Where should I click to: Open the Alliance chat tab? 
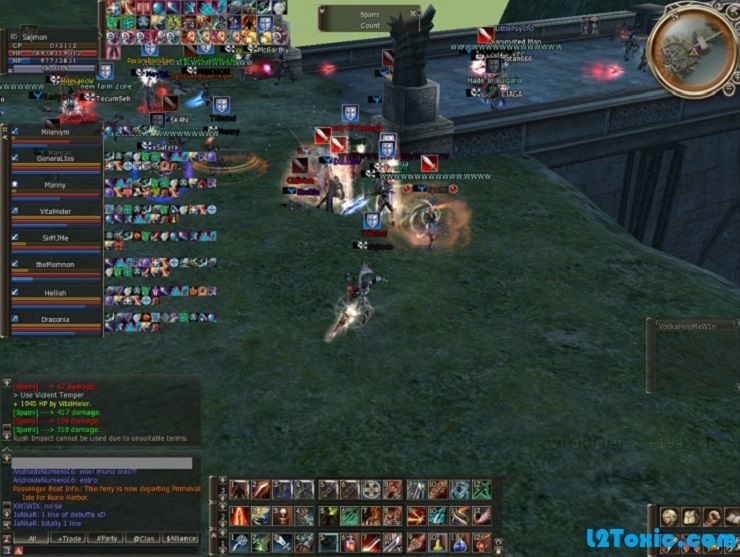[180, 538]
